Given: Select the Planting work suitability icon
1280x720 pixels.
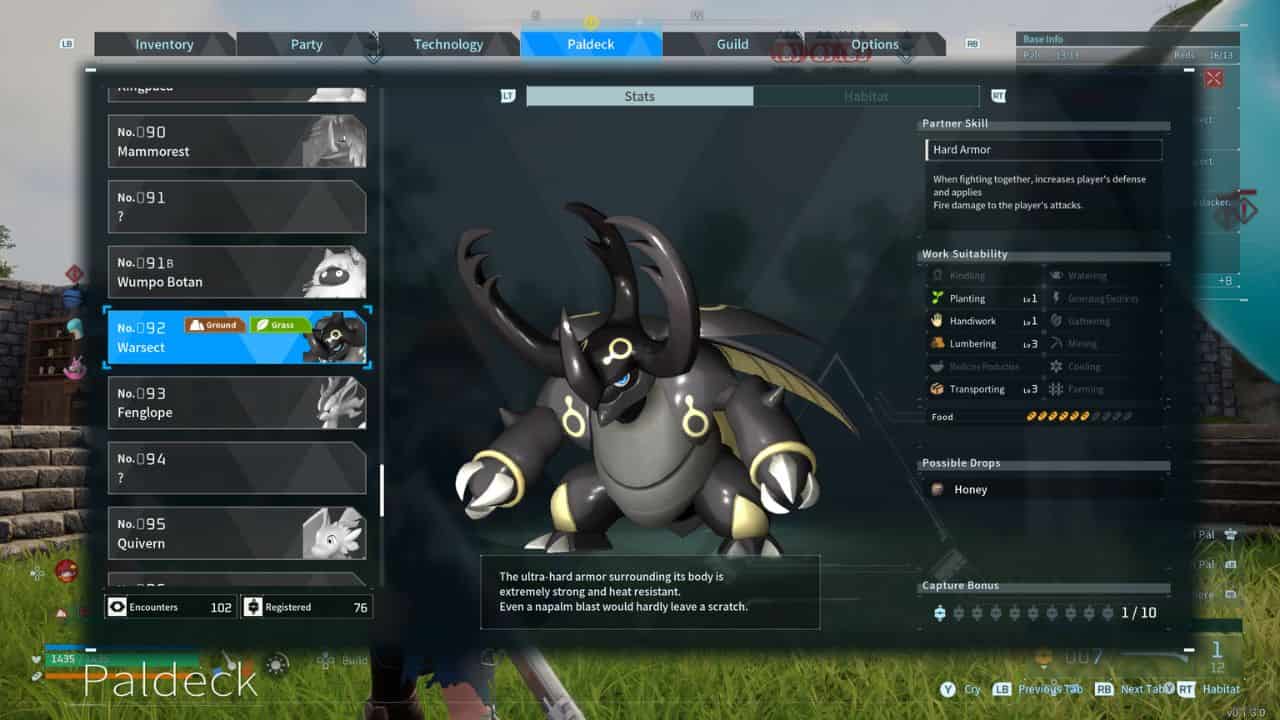Looking at the screenshot, I should pyautogui.click(x=939, y=298).
